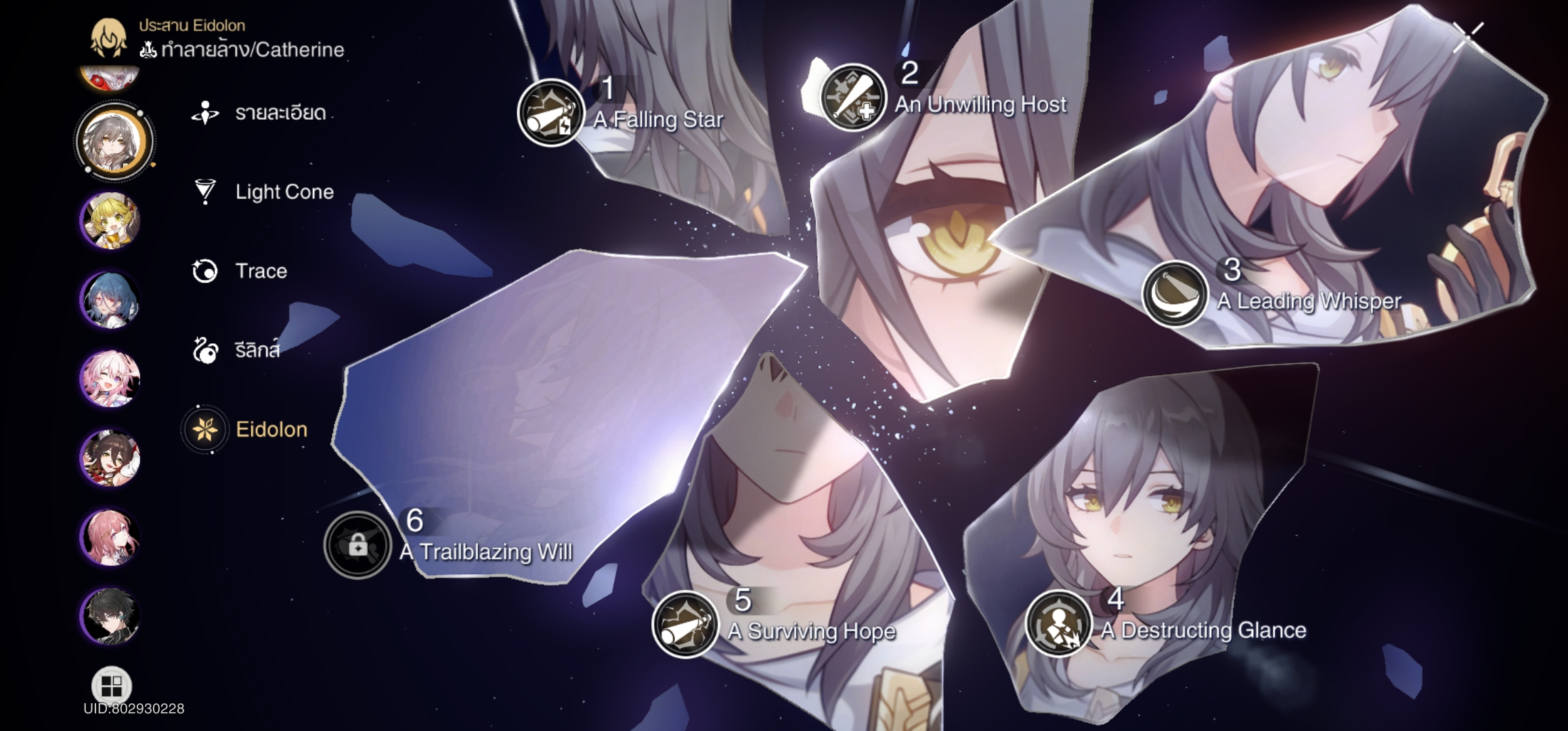Choose the blue-haired character portrait
Image resolution: width=1568 pixels, height=731 pixels.
click(110, 300)
